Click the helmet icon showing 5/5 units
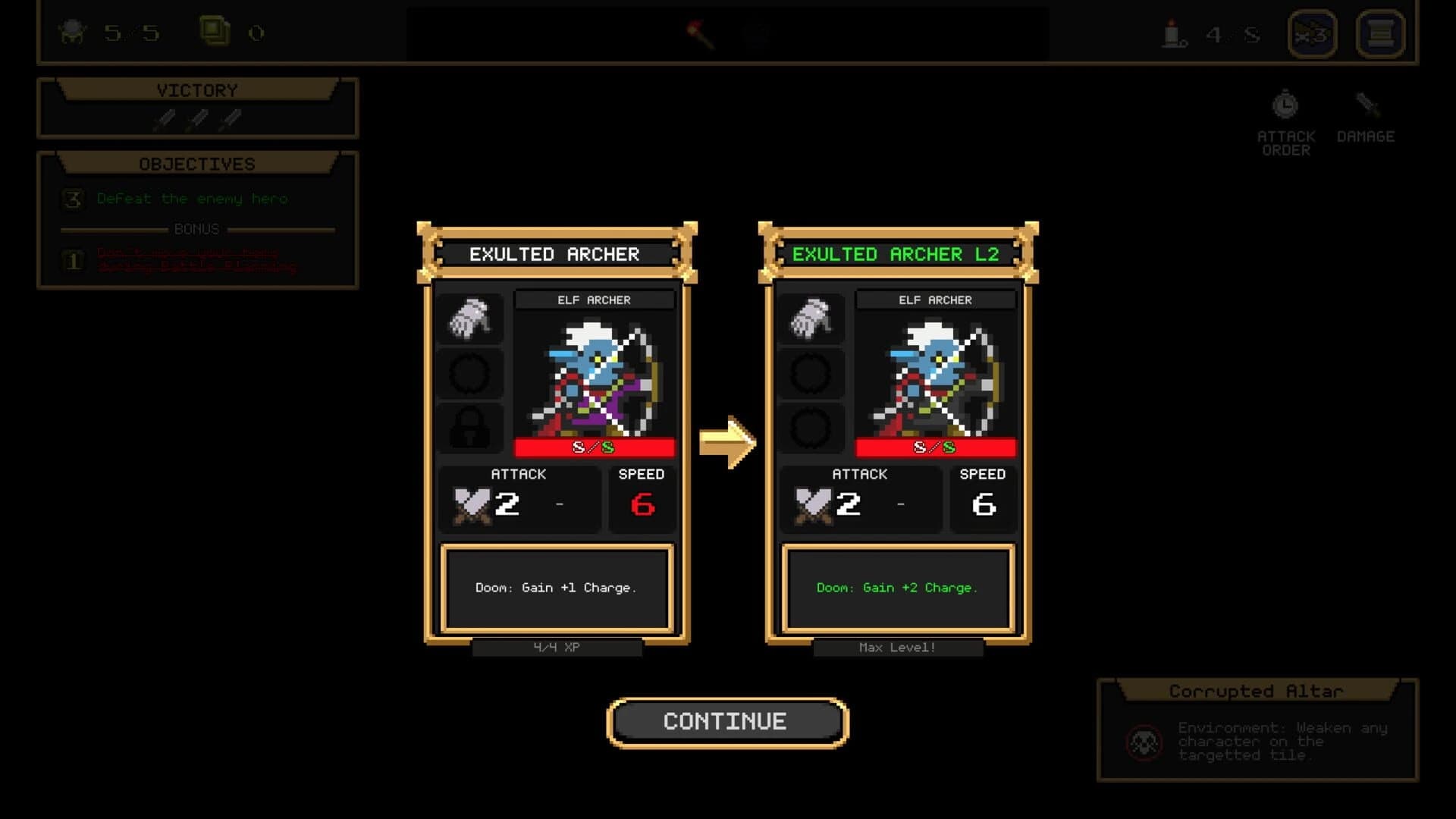This screenshot has width=1456, height=819. pyautogui.click(x=72, y=32)
